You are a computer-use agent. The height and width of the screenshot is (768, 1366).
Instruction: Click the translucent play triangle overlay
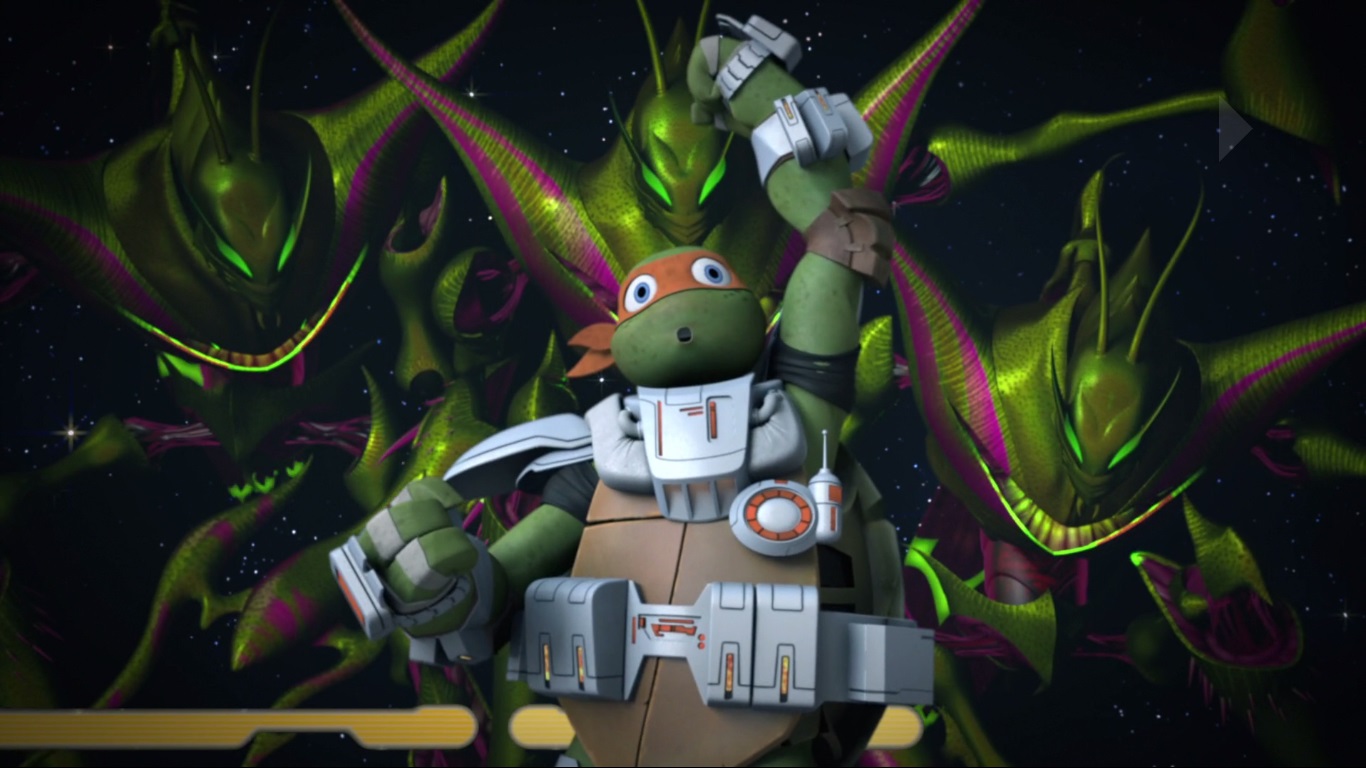[x=1232, y=129]
